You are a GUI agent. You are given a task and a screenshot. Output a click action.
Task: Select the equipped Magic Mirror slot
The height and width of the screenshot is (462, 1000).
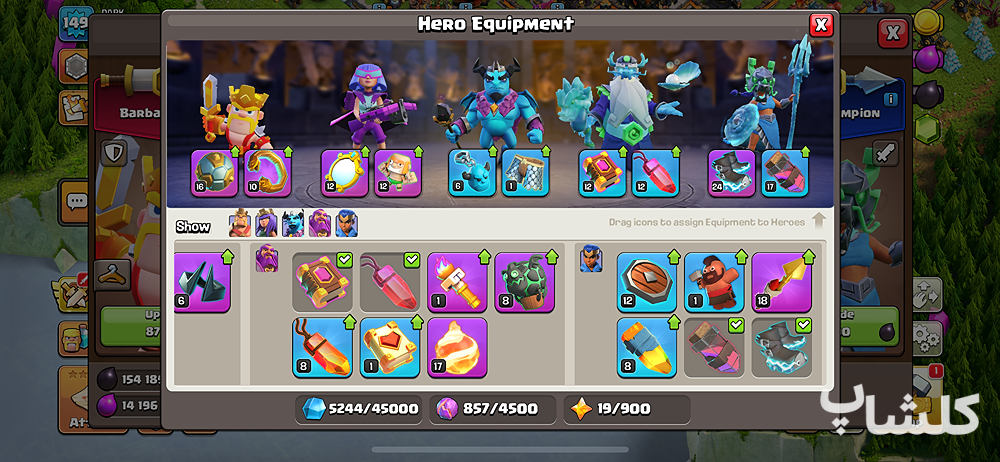coord(344,173)
